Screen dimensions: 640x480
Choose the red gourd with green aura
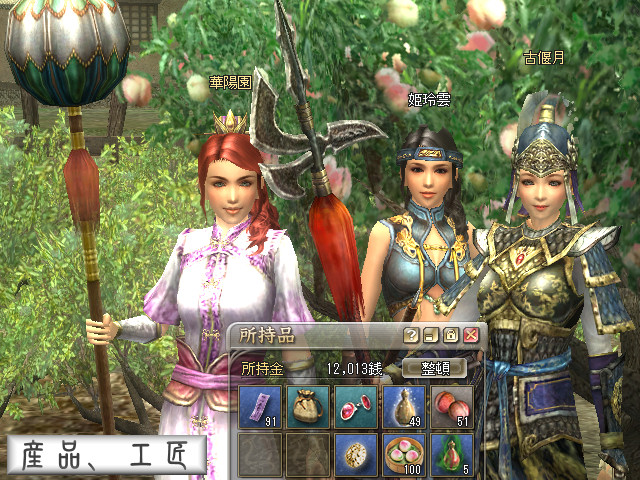pos(452,454)
